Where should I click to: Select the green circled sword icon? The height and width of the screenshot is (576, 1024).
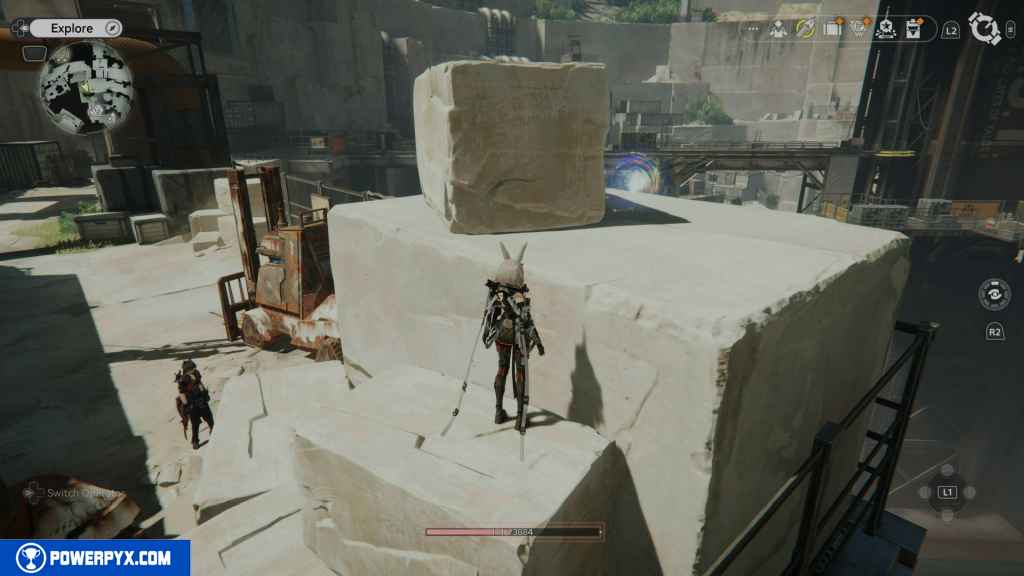click(x=805, y=29)
